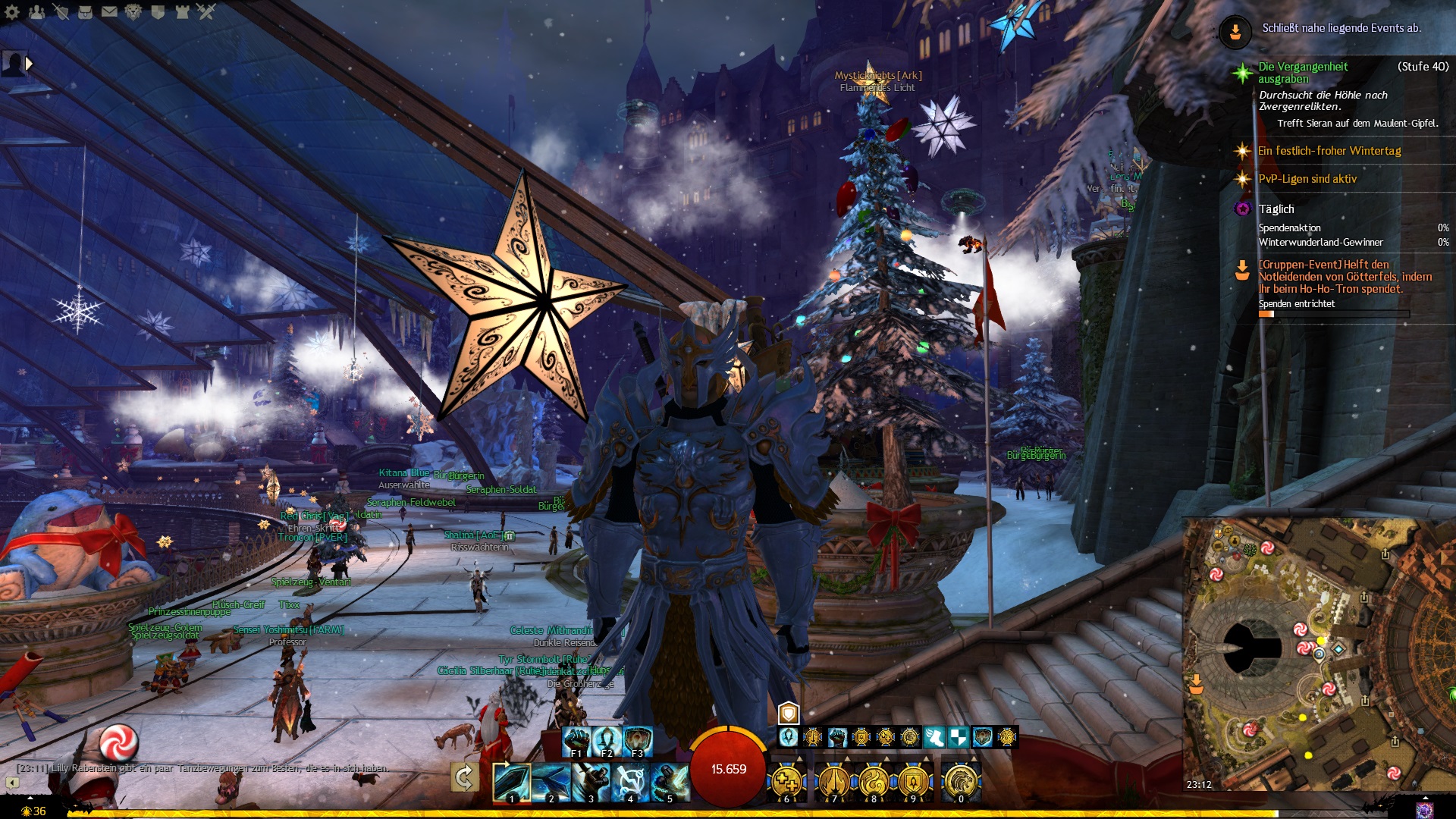The image size is (1456, 819).
Task: Expand the party portrait arrow
Action: [x=30, y=64]
